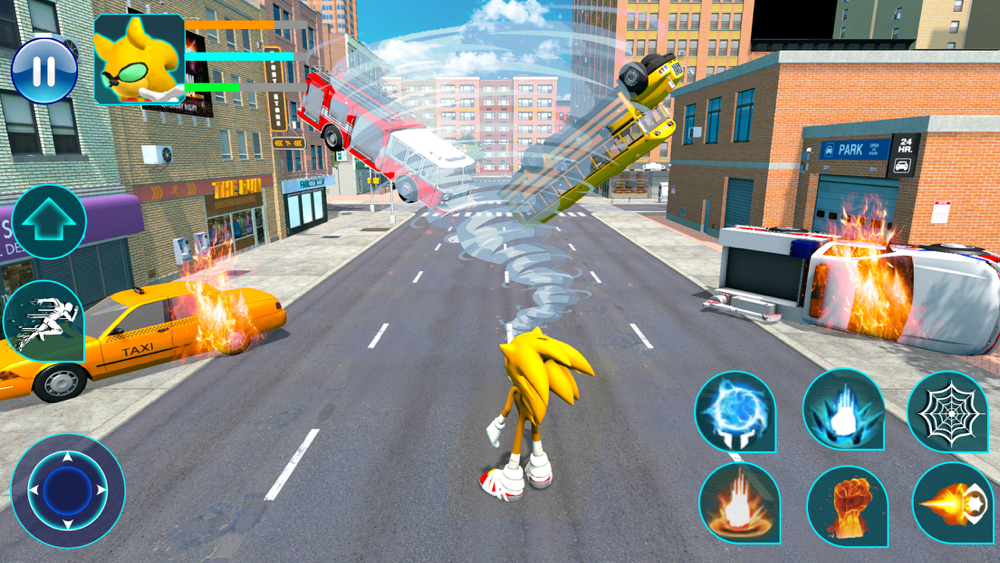
Task: Trigger the blue flame burst ability
Action: 842,409
